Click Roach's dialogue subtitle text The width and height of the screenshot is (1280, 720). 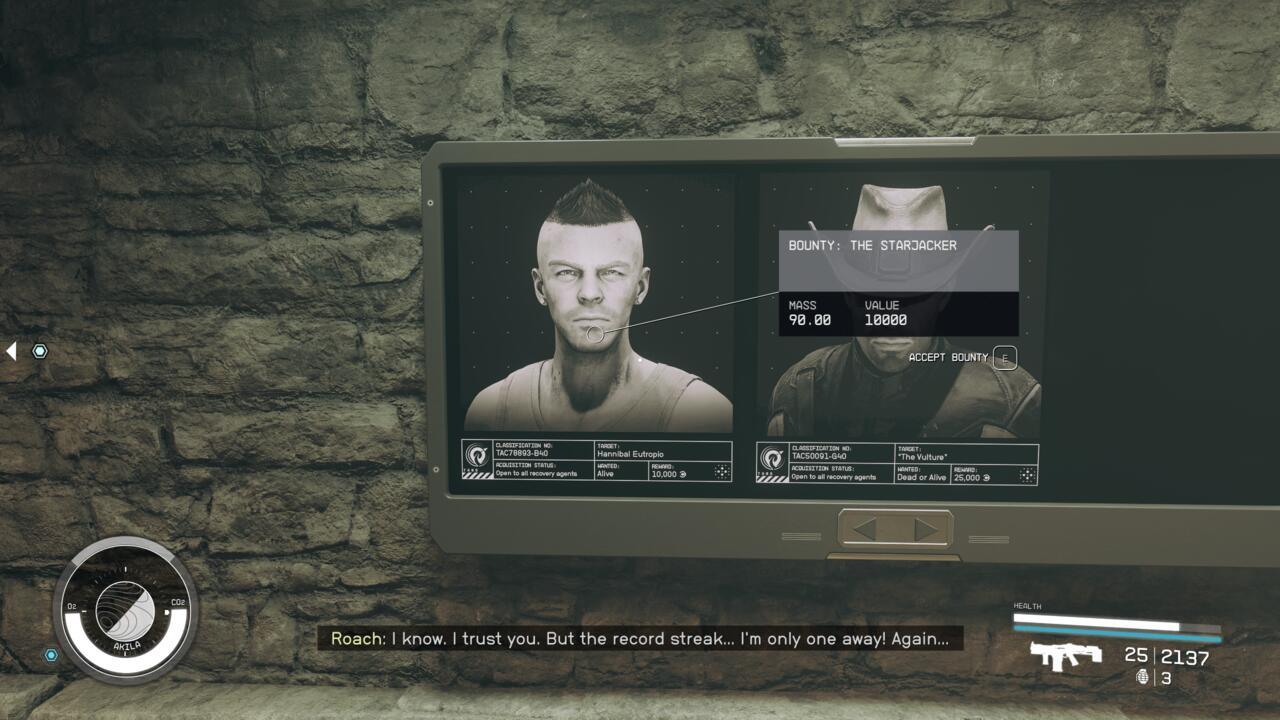pyautogui.click(x=640, y=639)
